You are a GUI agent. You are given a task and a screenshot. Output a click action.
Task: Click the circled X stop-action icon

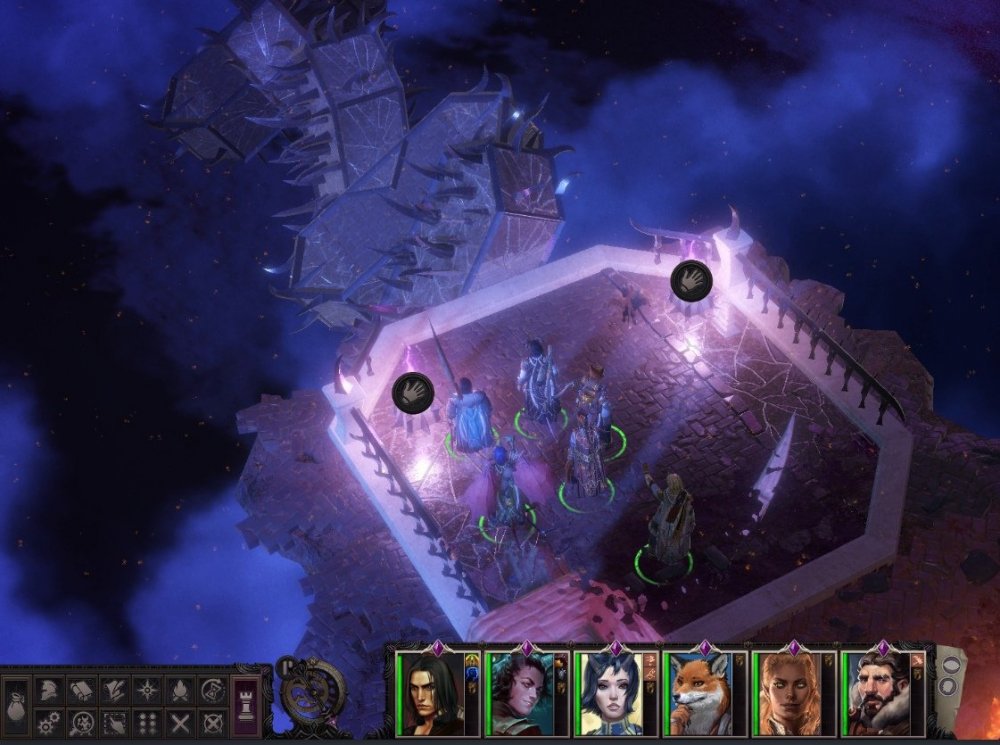212,722
